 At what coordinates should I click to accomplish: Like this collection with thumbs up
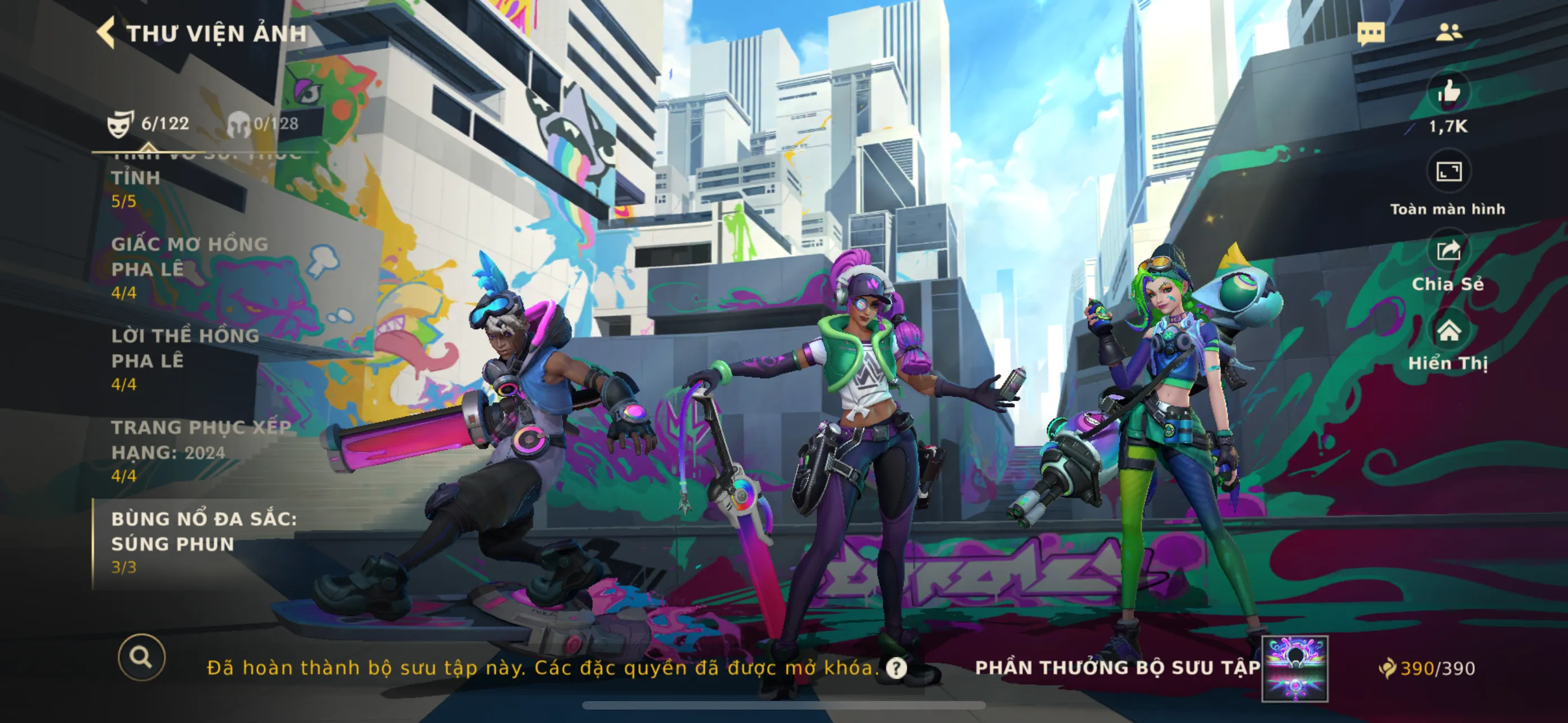1449,92
